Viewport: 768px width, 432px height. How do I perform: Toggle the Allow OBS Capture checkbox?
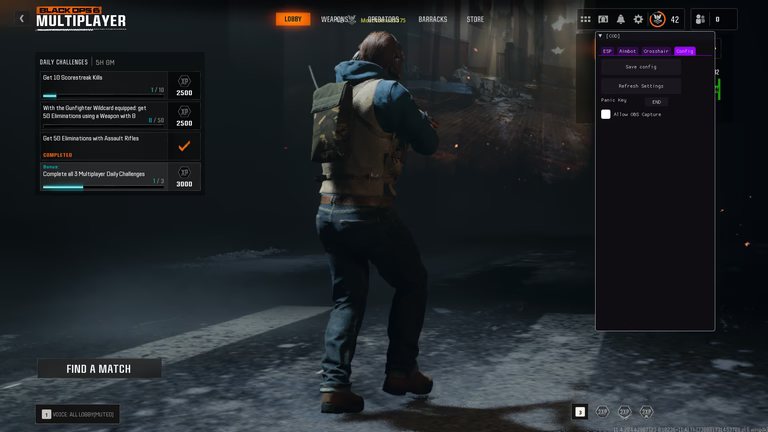[x=606, y=114]
